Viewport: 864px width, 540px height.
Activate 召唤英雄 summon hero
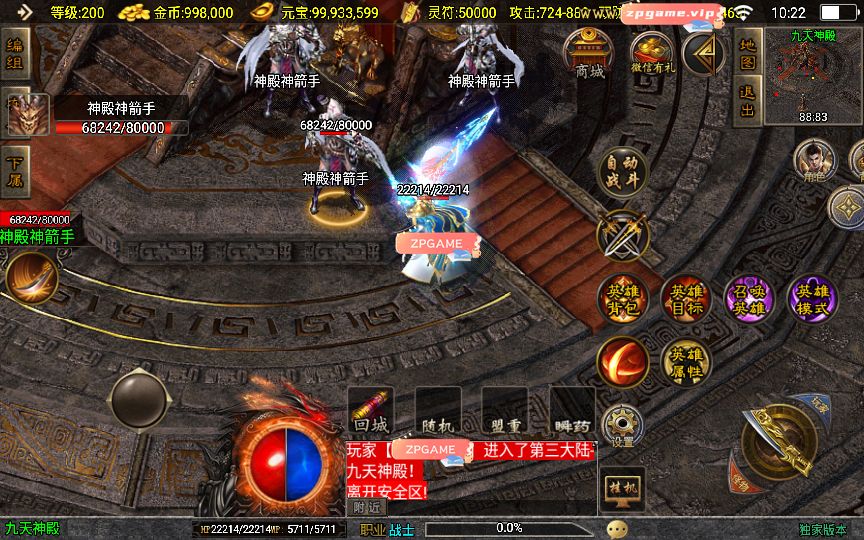tap(748, 299)
